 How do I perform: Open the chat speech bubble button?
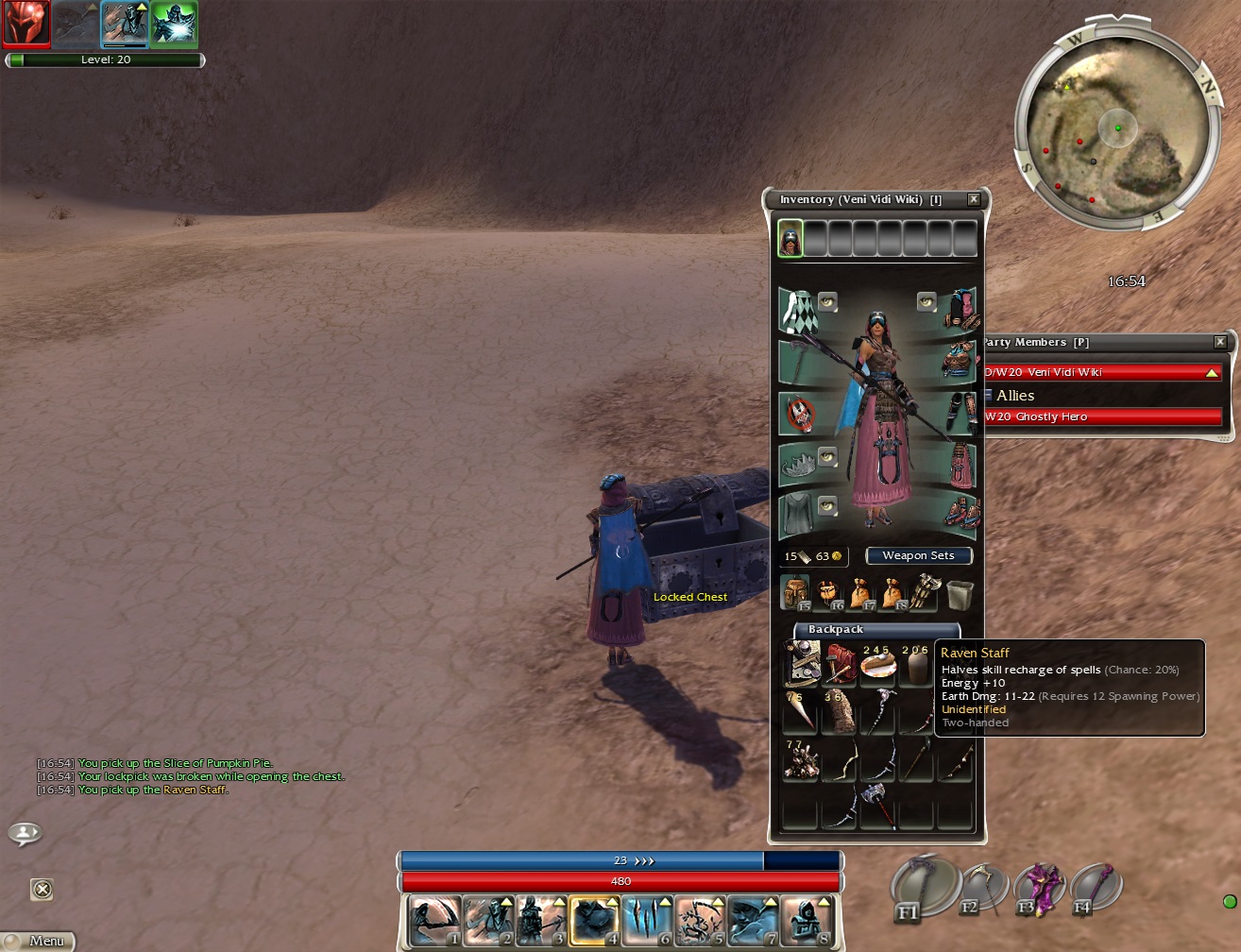(25, 833)
